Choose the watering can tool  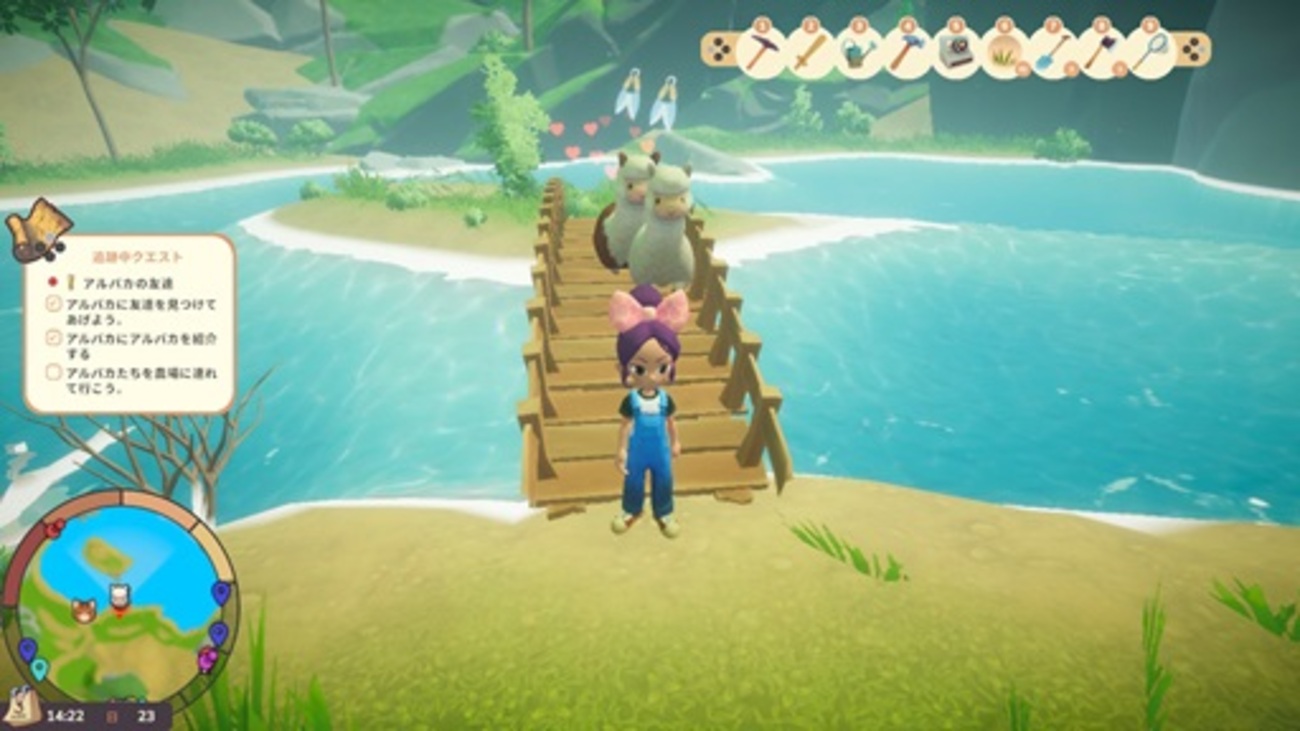856,52
